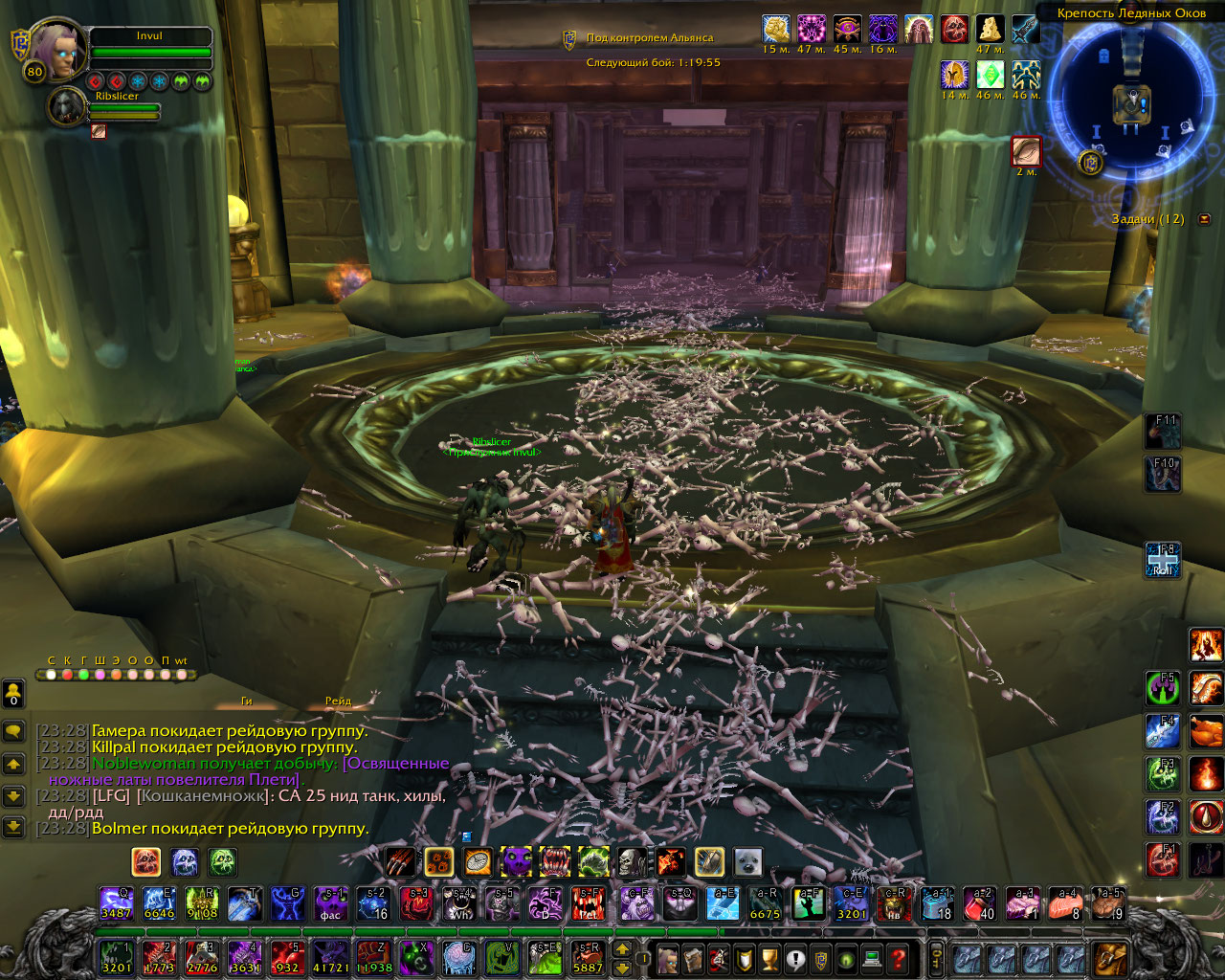Click the red-bordered debuff icon under buffs

coord(1026,151)
